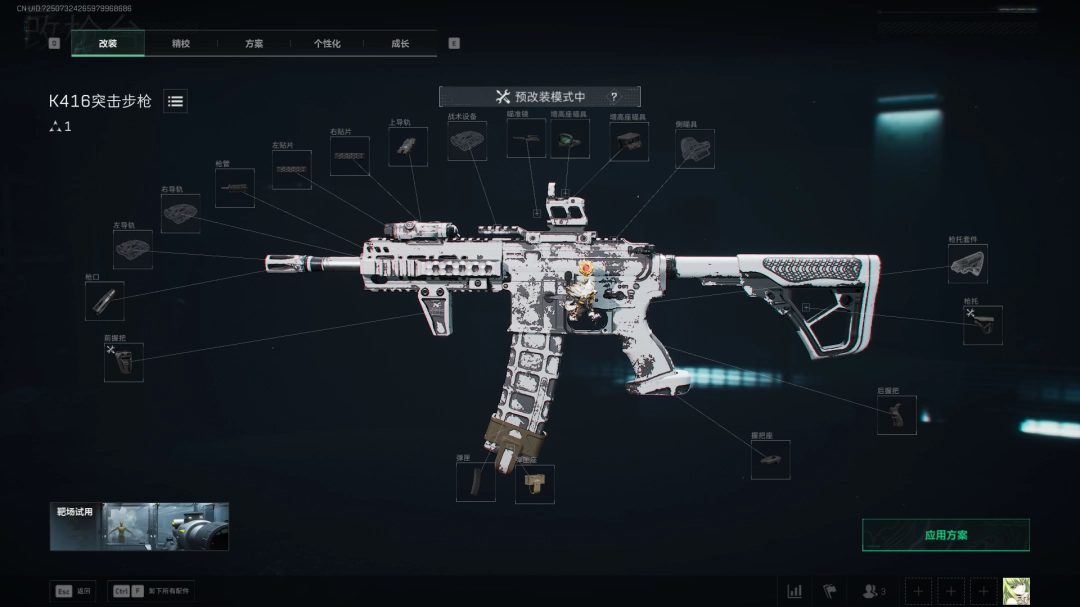Choose the 瞄准镜 optic slot
The height and width of the screenshot is (607, 1080).
click(x=526, y=139)
